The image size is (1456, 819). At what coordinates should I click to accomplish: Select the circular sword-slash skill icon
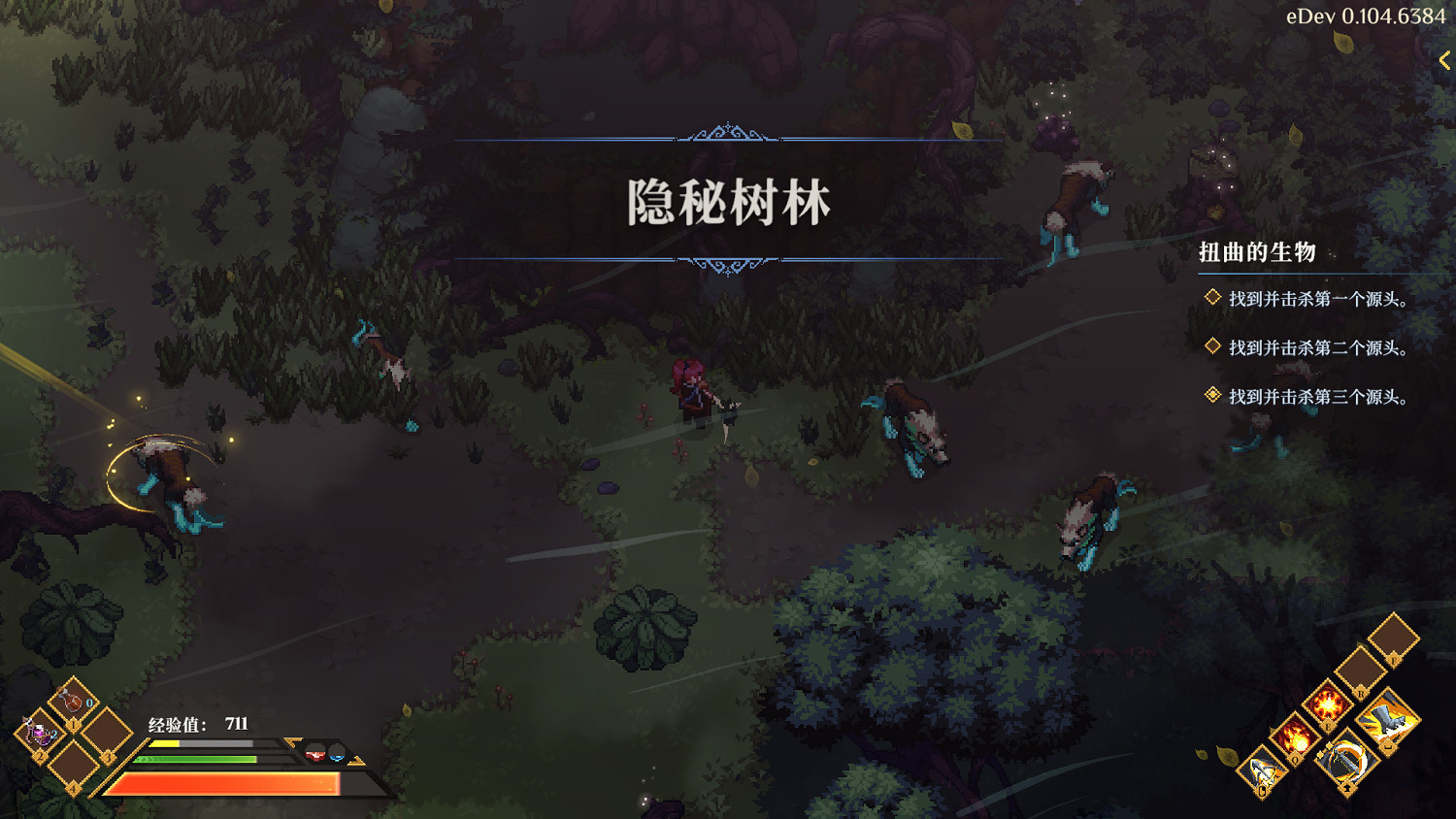(x=1346, y=762)
